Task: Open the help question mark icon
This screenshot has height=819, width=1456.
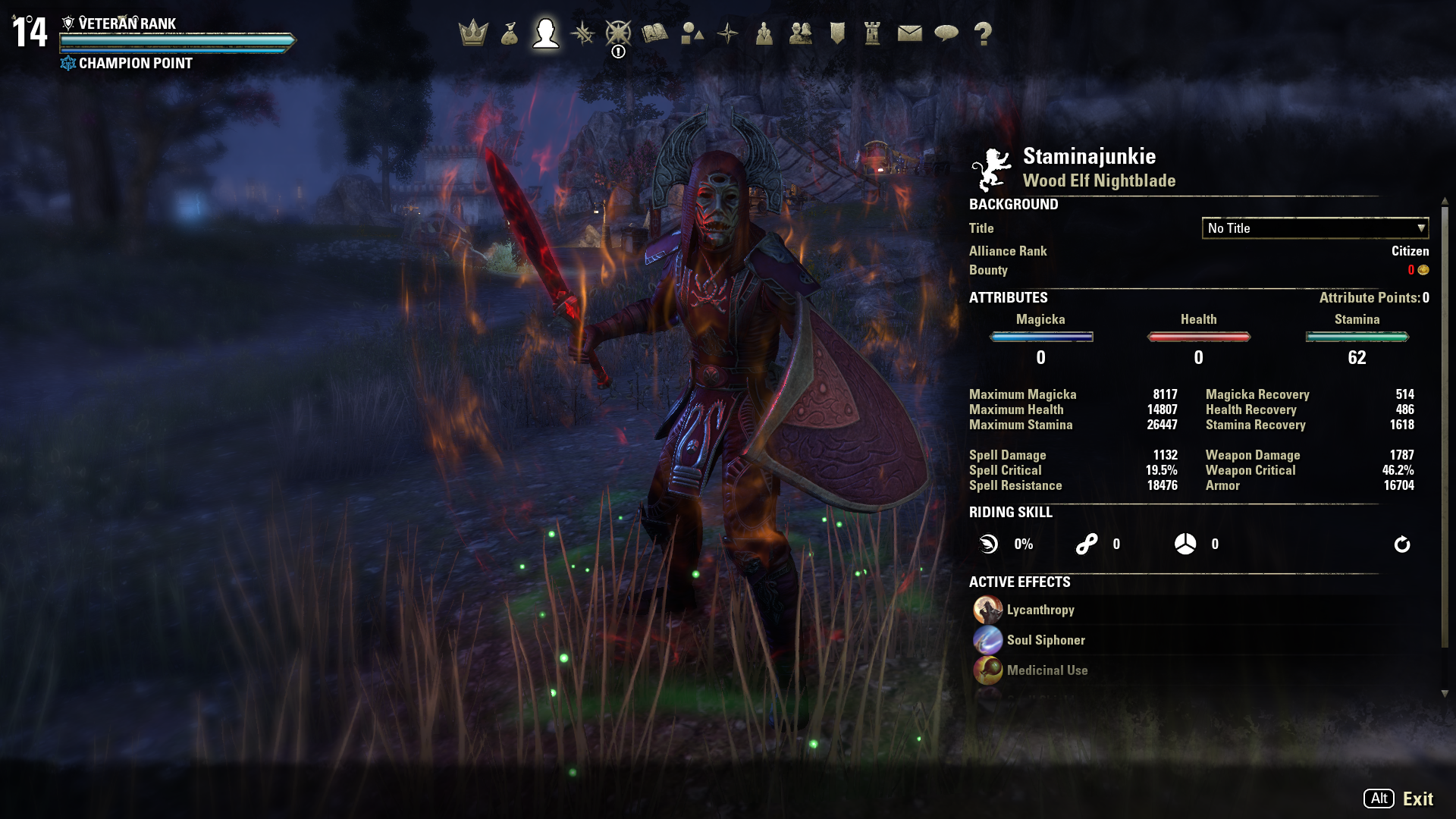Action: click(983, 33)
